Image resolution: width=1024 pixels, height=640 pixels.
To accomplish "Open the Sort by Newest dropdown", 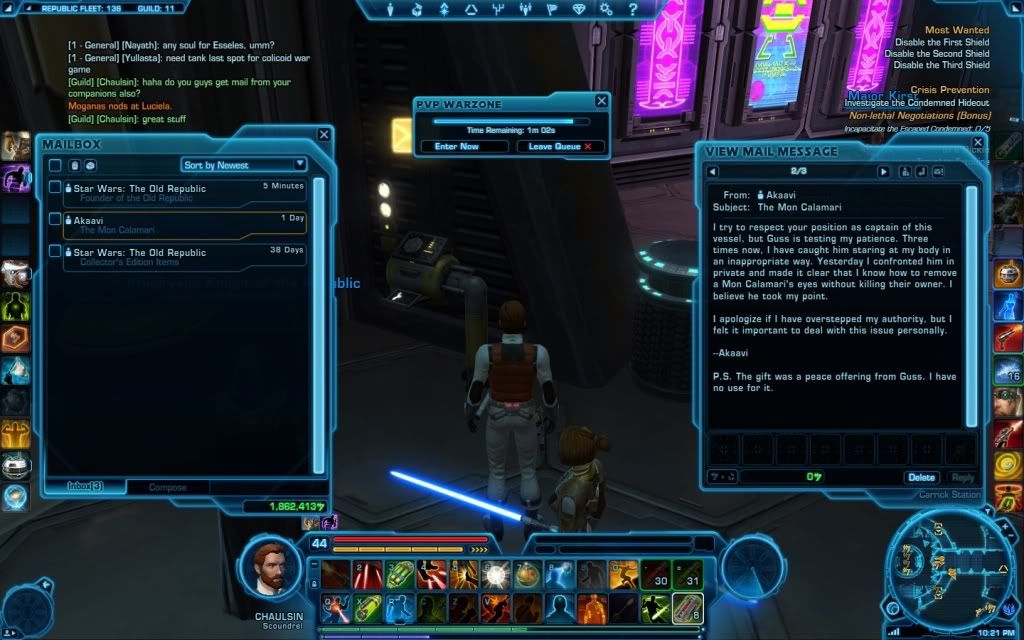I will click(x=244, y=164).
